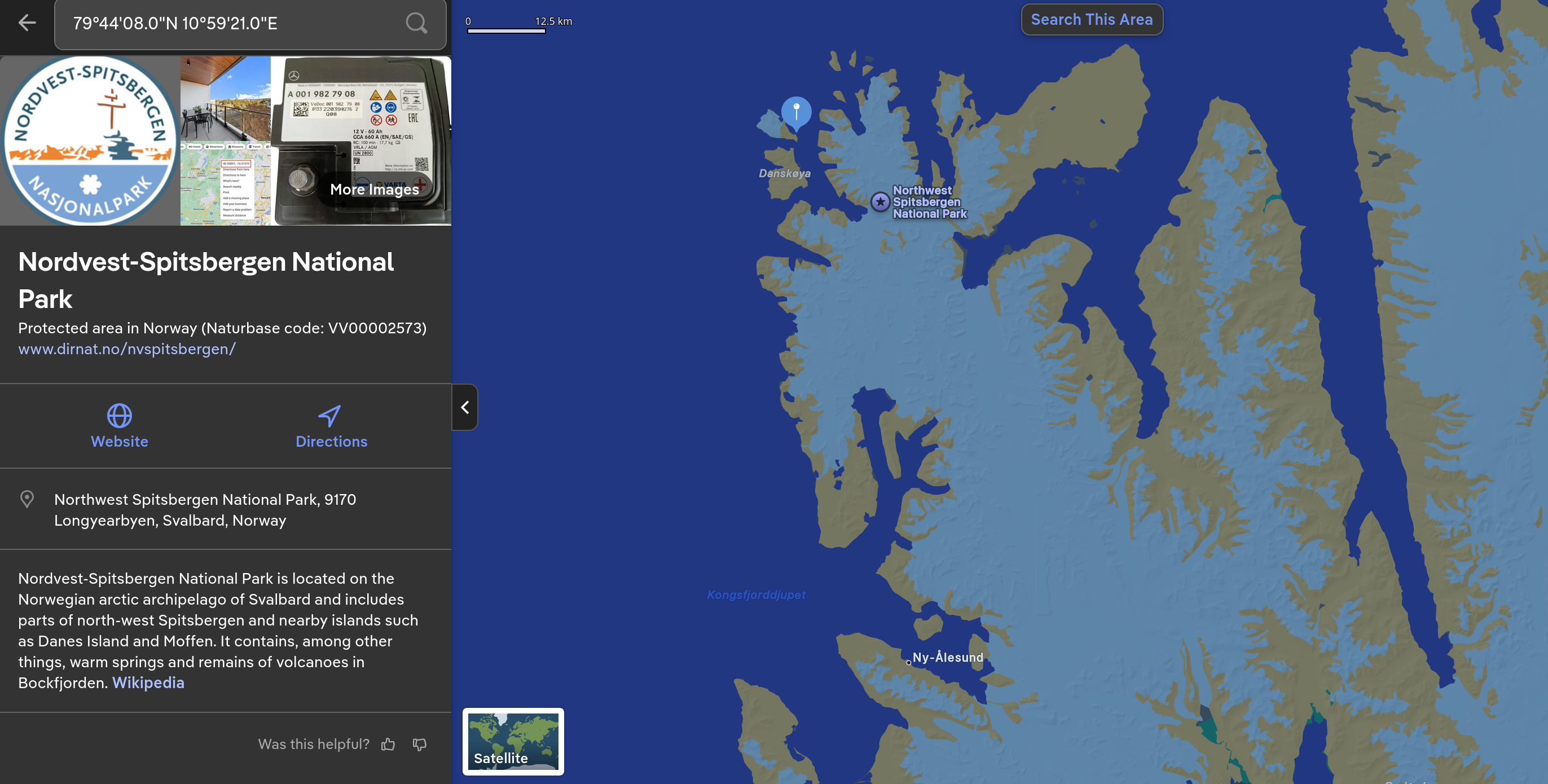Open the balcony photo thumbnail
This screenshot has height=784, width=1548.
click(225, 99)
